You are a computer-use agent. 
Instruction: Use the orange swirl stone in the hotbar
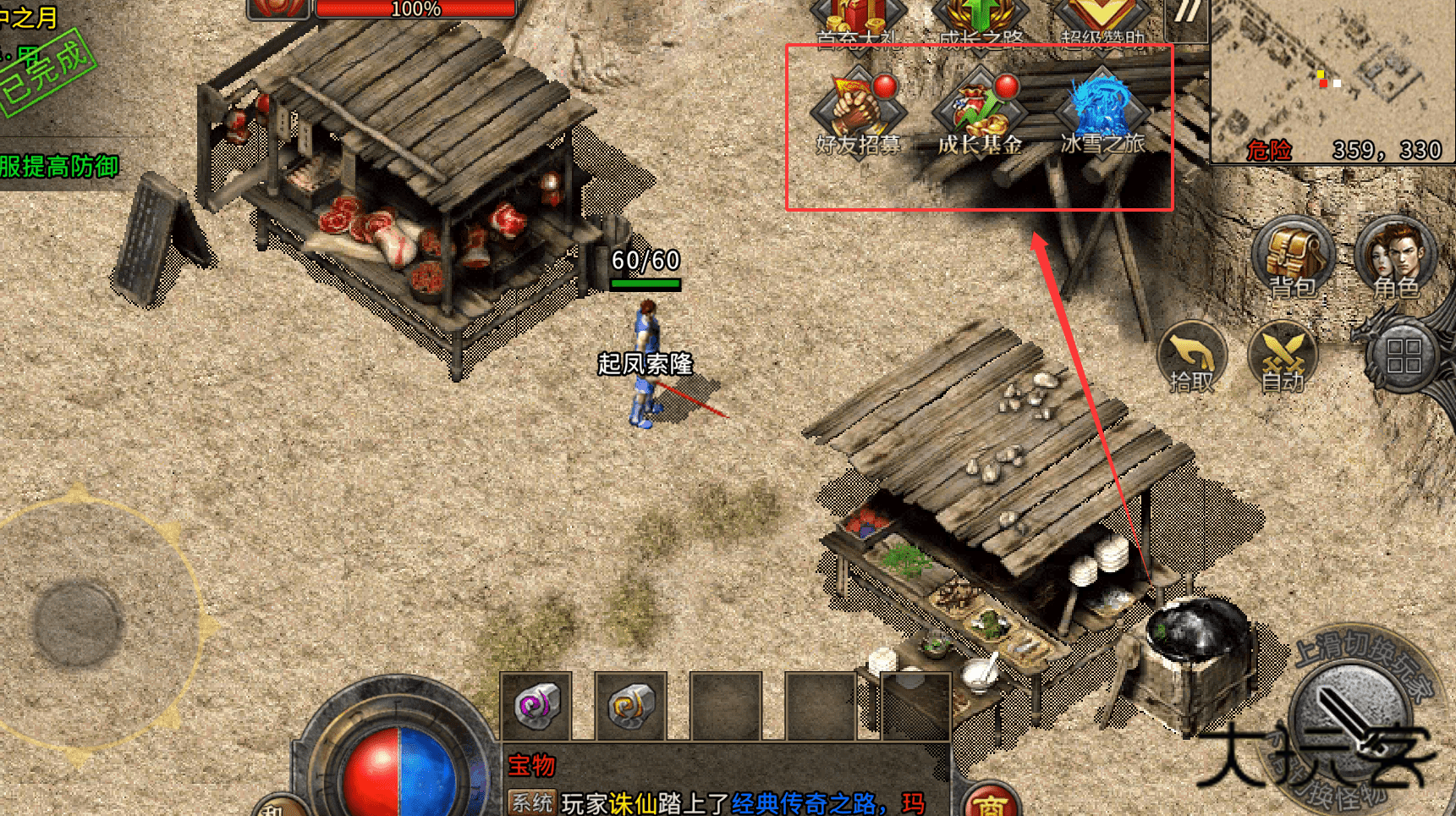630,705
